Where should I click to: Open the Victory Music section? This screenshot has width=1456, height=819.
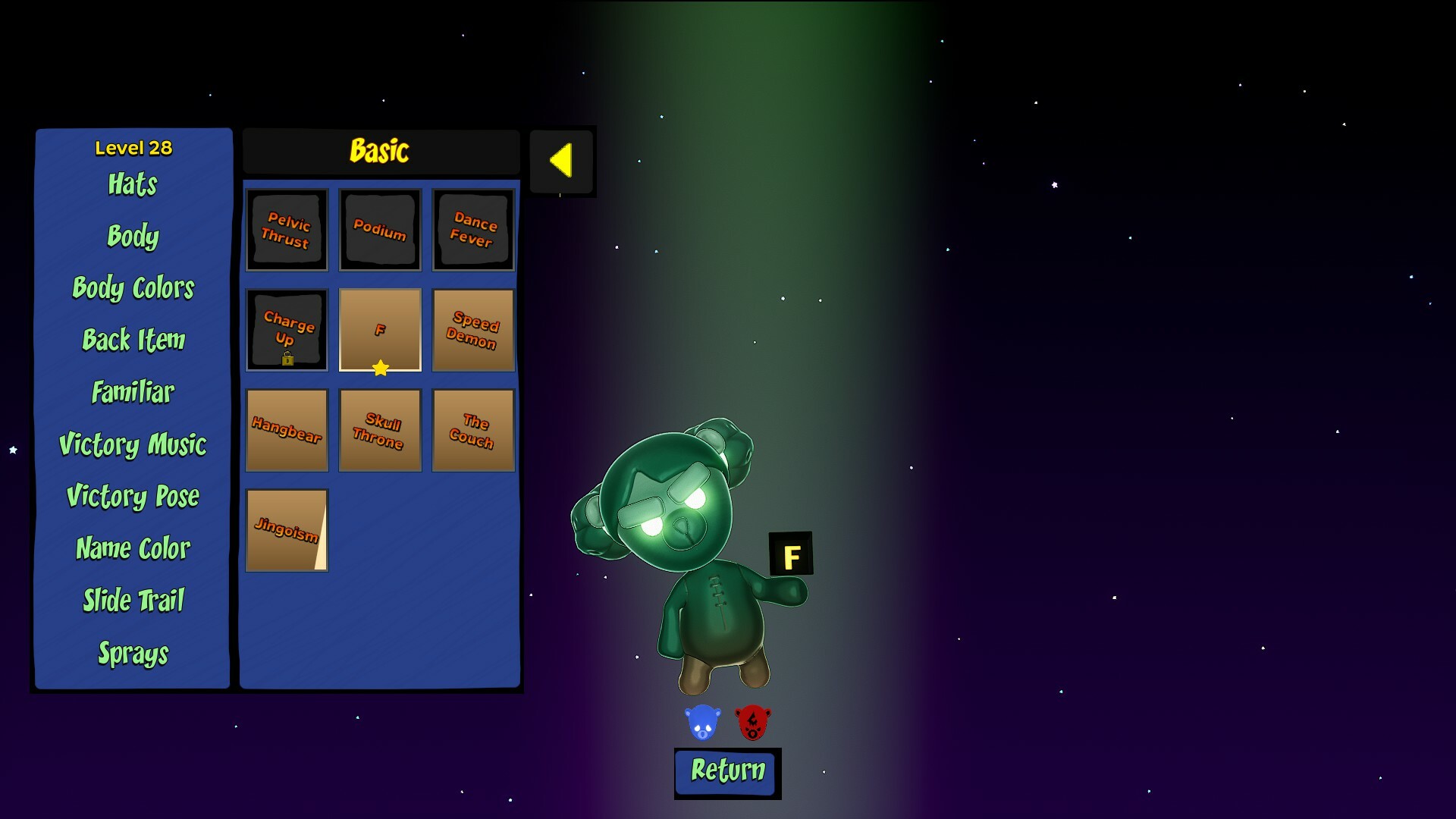[x=133, y=445]
